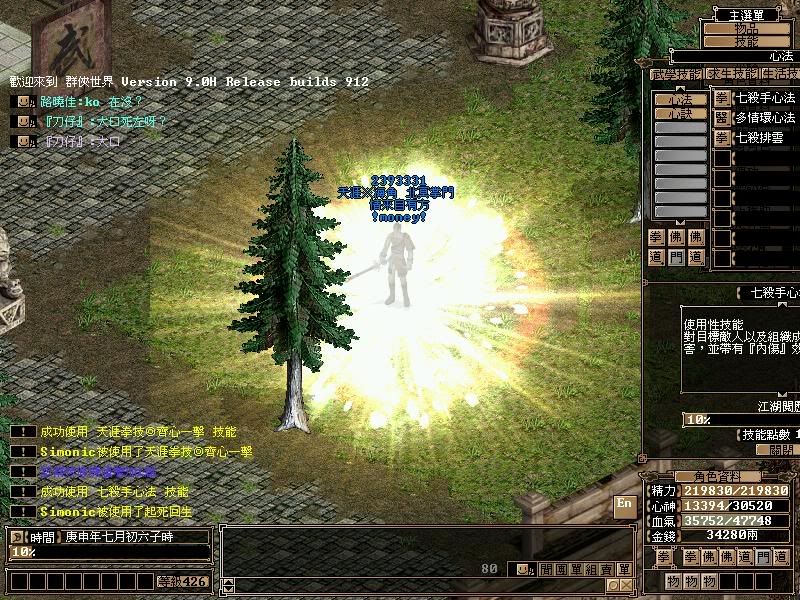Close the skill panel with 關閉
This screenshot has height=600, width=800.
[773, 450]
